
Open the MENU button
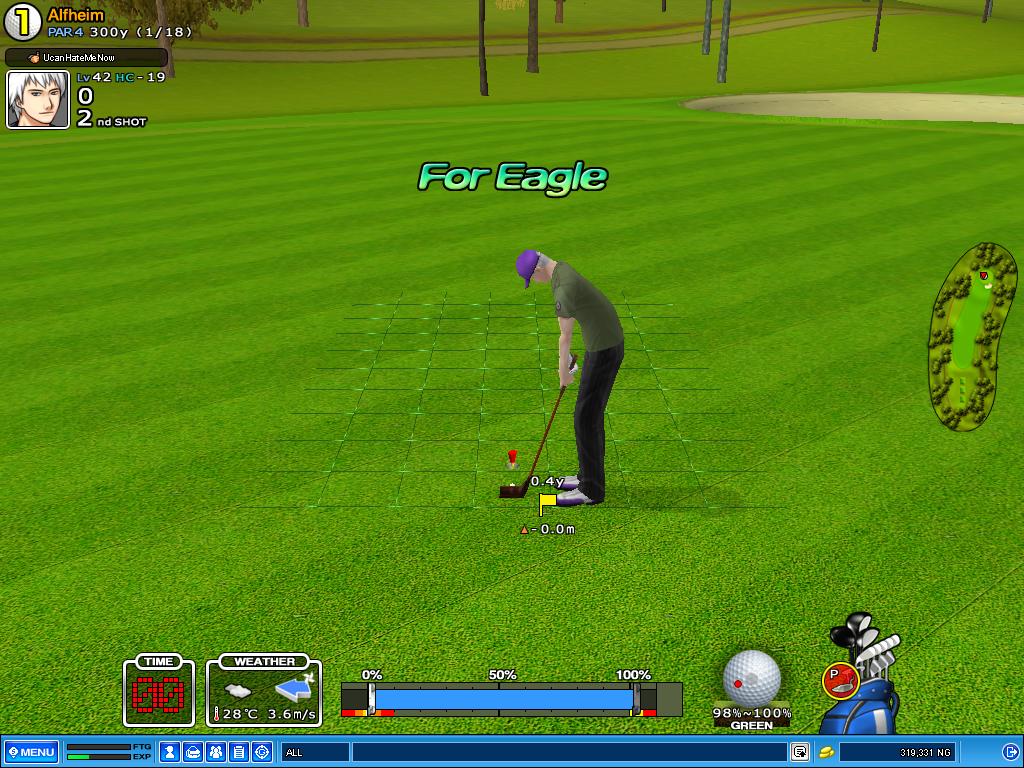[31, 752]
